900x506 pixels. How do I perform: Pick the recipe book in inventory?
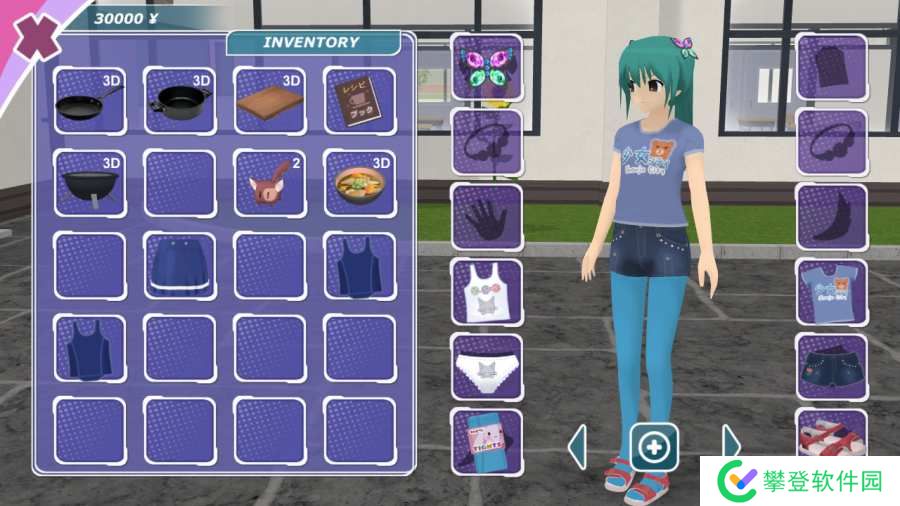[359, 101]
